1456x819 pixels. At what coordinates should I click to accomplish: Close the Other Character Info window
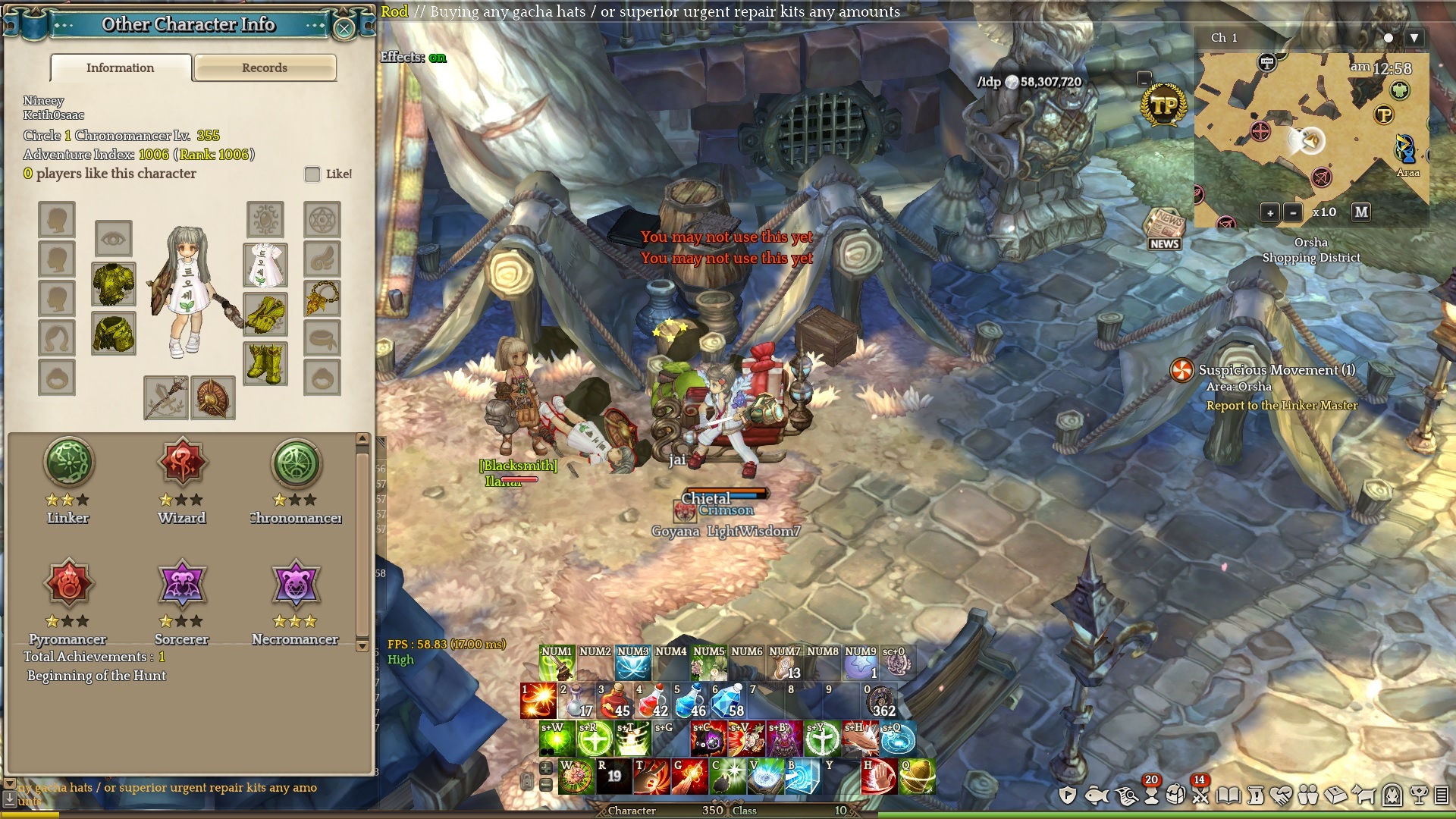point(344,29)
